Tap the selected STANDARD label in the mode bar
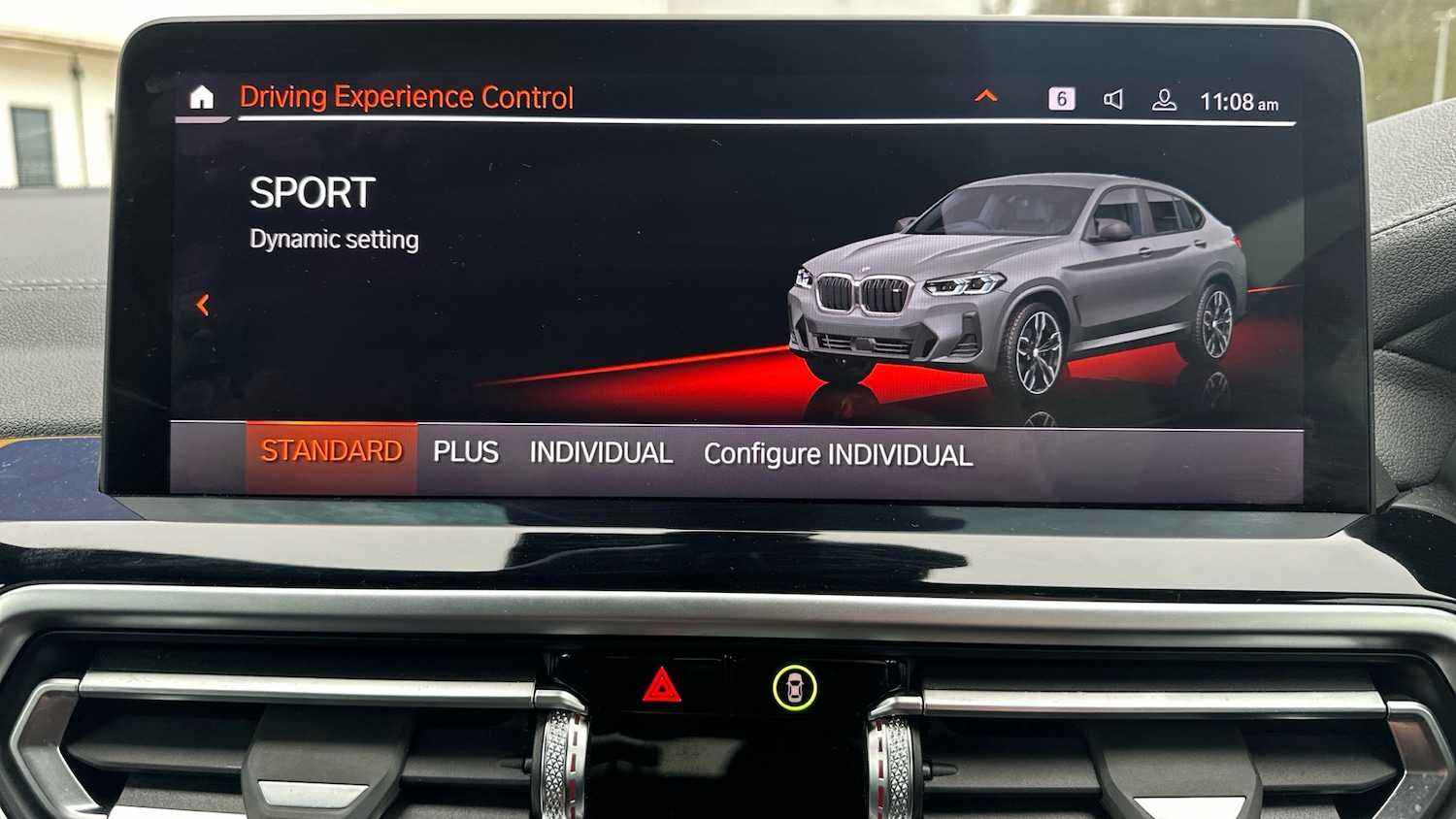The height and width of the screenshot is (819, 1456). click(330, 450)
